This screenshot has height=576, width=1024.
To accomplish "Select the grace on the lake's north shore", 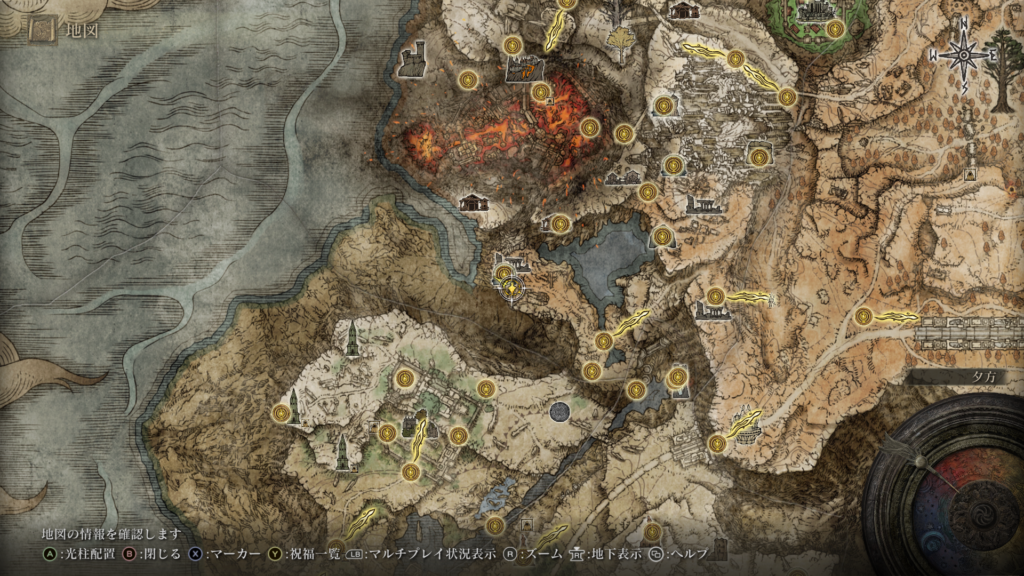I will tap(560, 224).
